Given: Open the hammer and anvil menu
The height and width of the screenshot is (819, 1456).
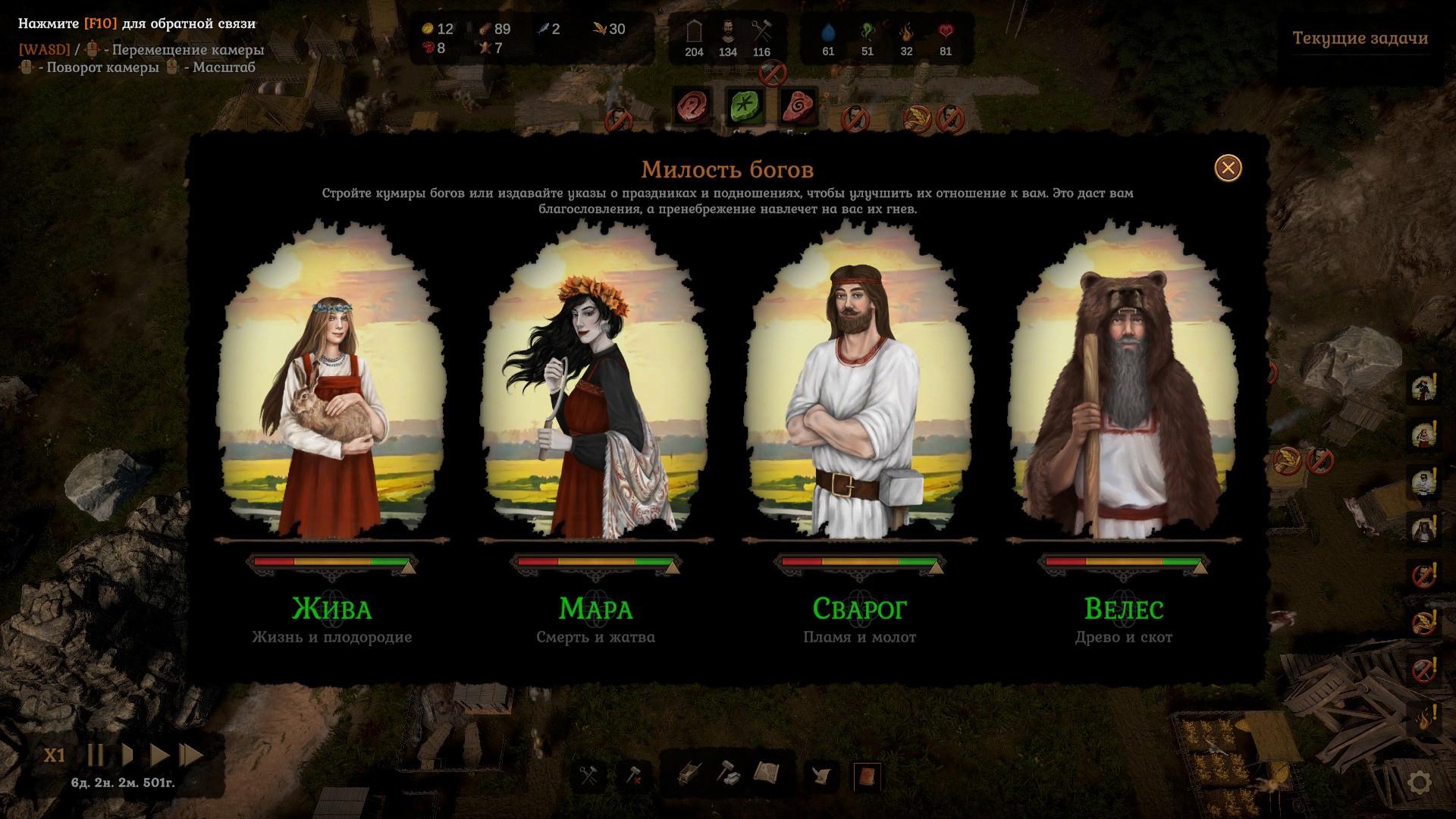Looking at the screenshot, I should coord(728,774).
